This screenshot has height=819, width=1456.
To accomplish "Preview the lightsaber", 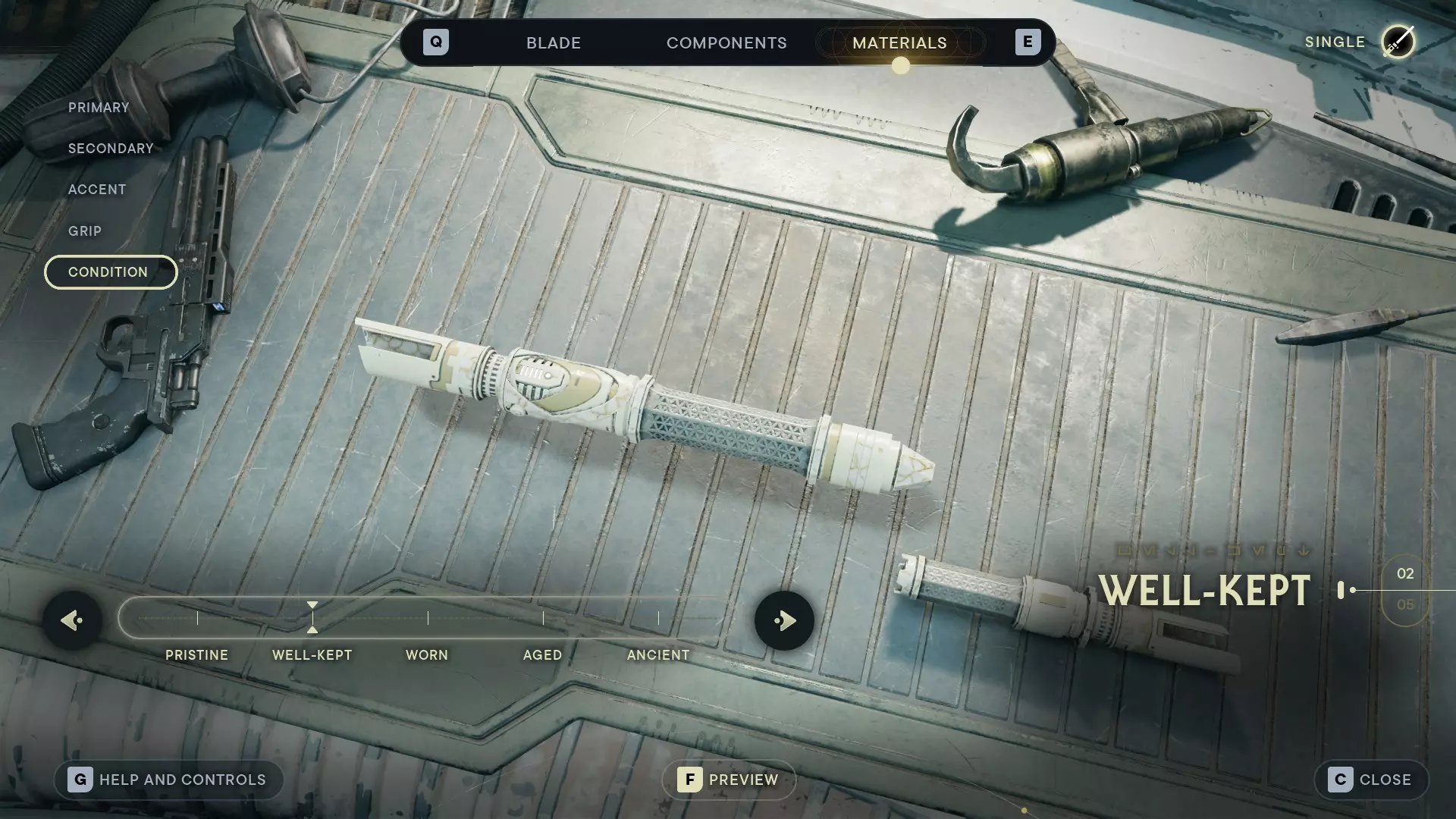I will coord(729,780).
